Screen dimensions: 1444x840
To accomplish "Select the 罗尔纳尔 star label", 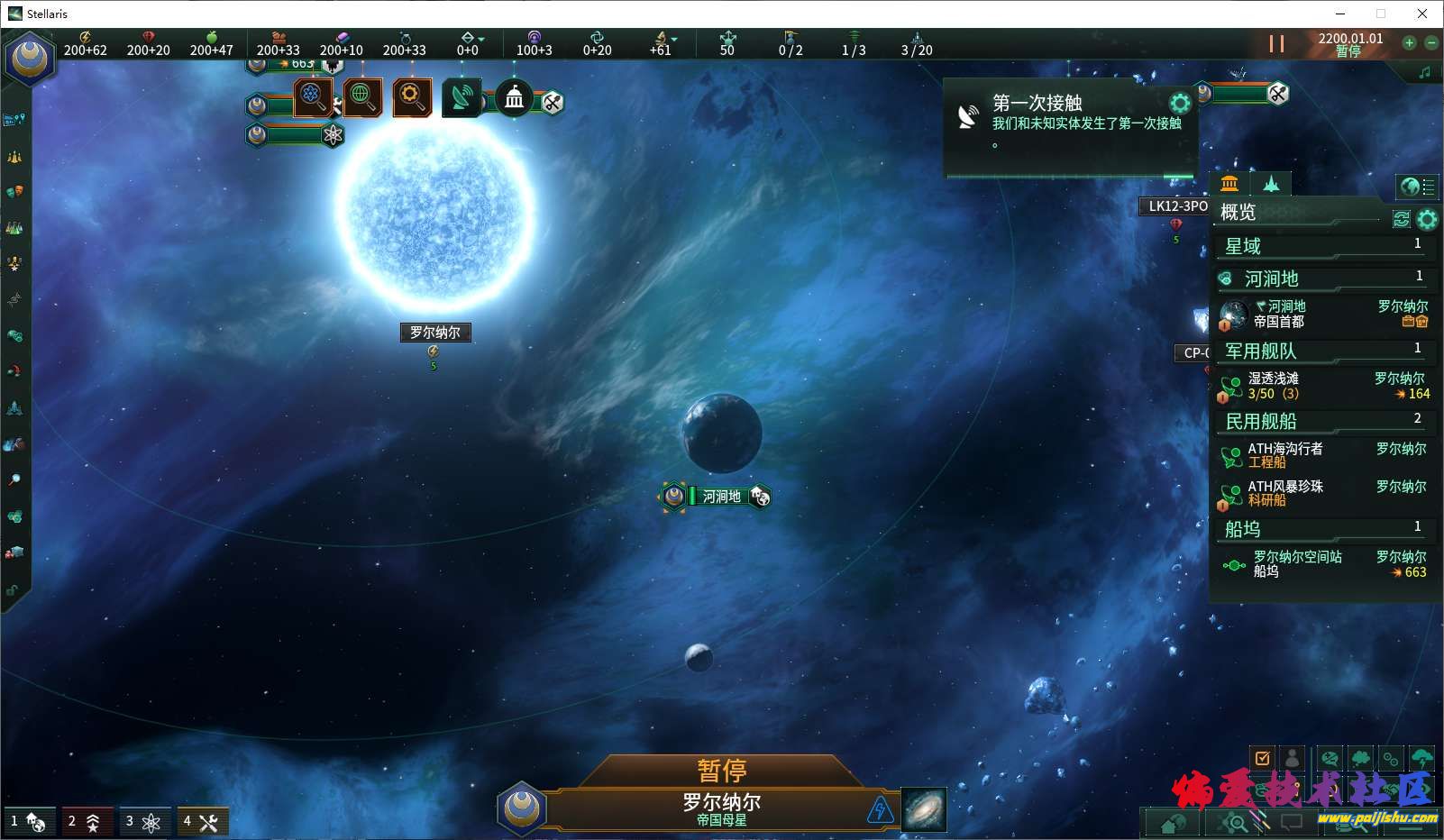I will (x=434, y=333).
